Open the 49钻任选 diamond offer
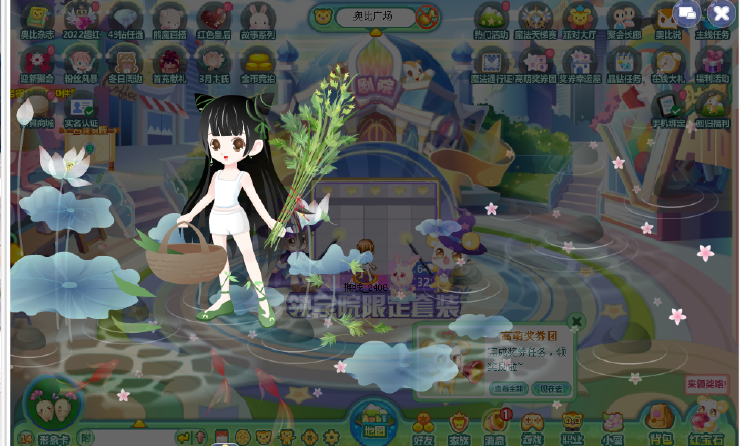 (126, 18)
